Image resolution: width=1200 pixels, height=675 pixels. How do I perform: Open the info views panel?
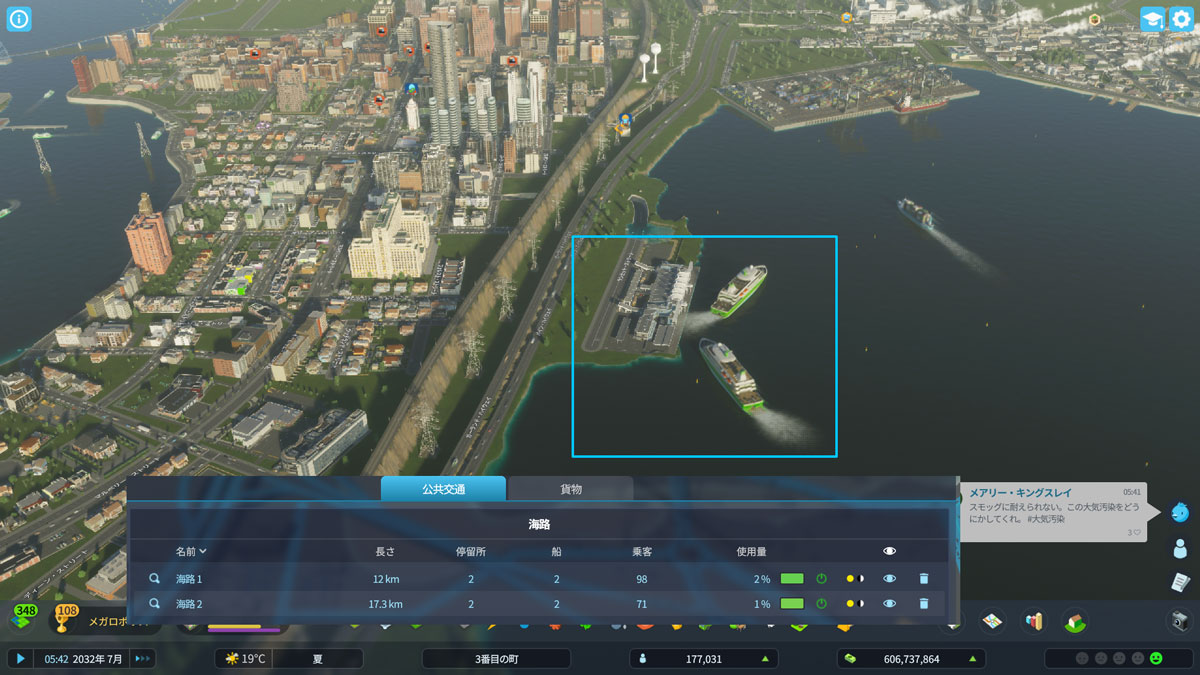coord(19,19)
